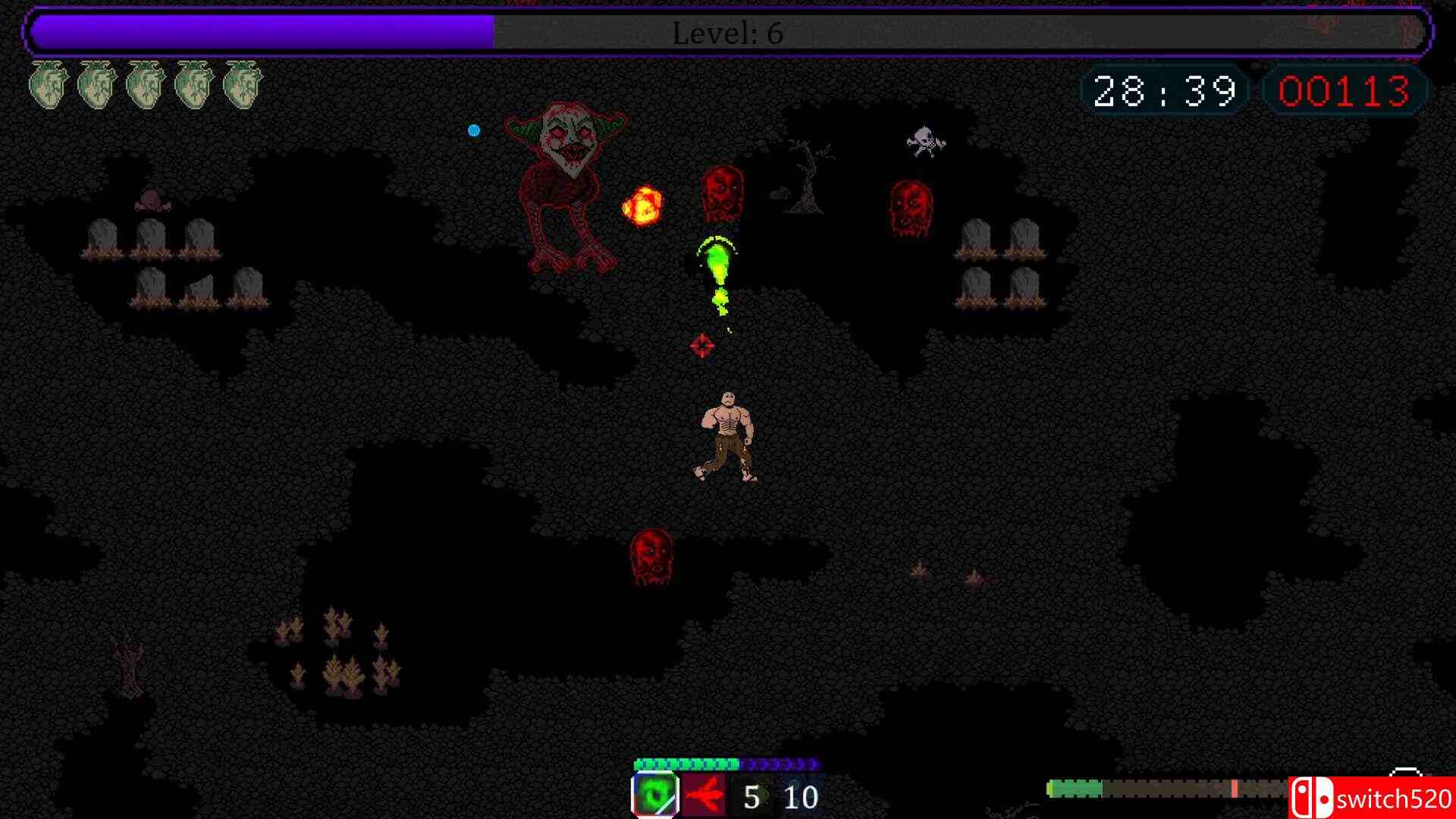Screen dimensions: 1456x819
Task: Choose the ability slot showing 10
Action: tap(800, 796)
